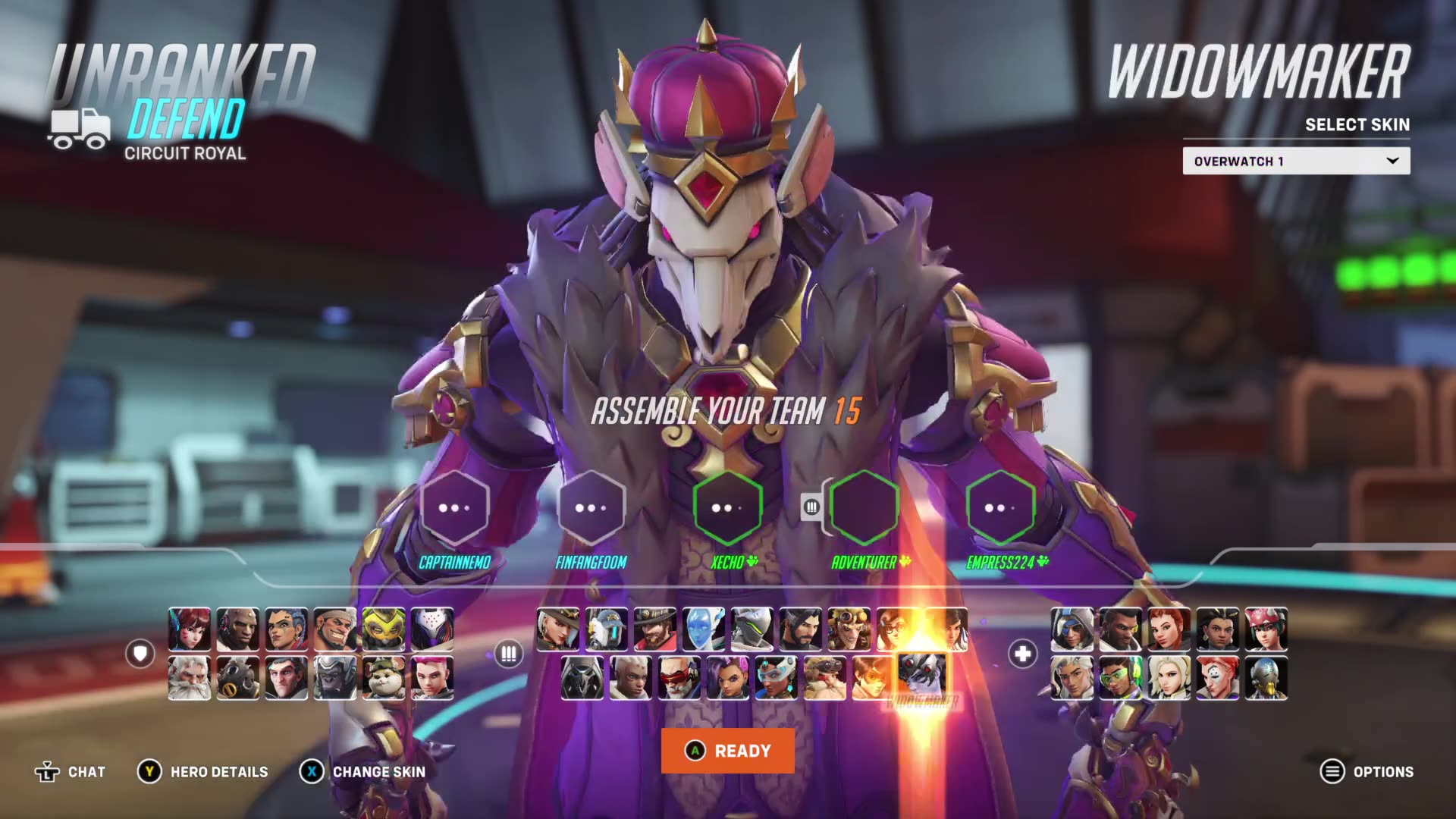The image size is (1456, 819).
Task: Select D.Va's hero portrait icon
Action: (x=190, y=629)
